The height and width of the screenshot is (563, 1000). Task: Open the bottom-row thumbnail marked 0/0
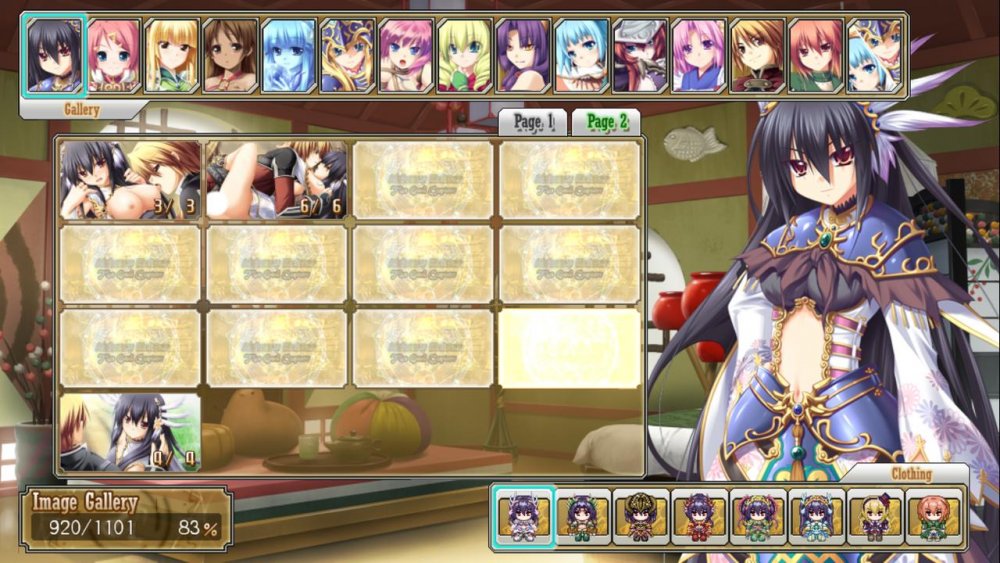(130, 432)
